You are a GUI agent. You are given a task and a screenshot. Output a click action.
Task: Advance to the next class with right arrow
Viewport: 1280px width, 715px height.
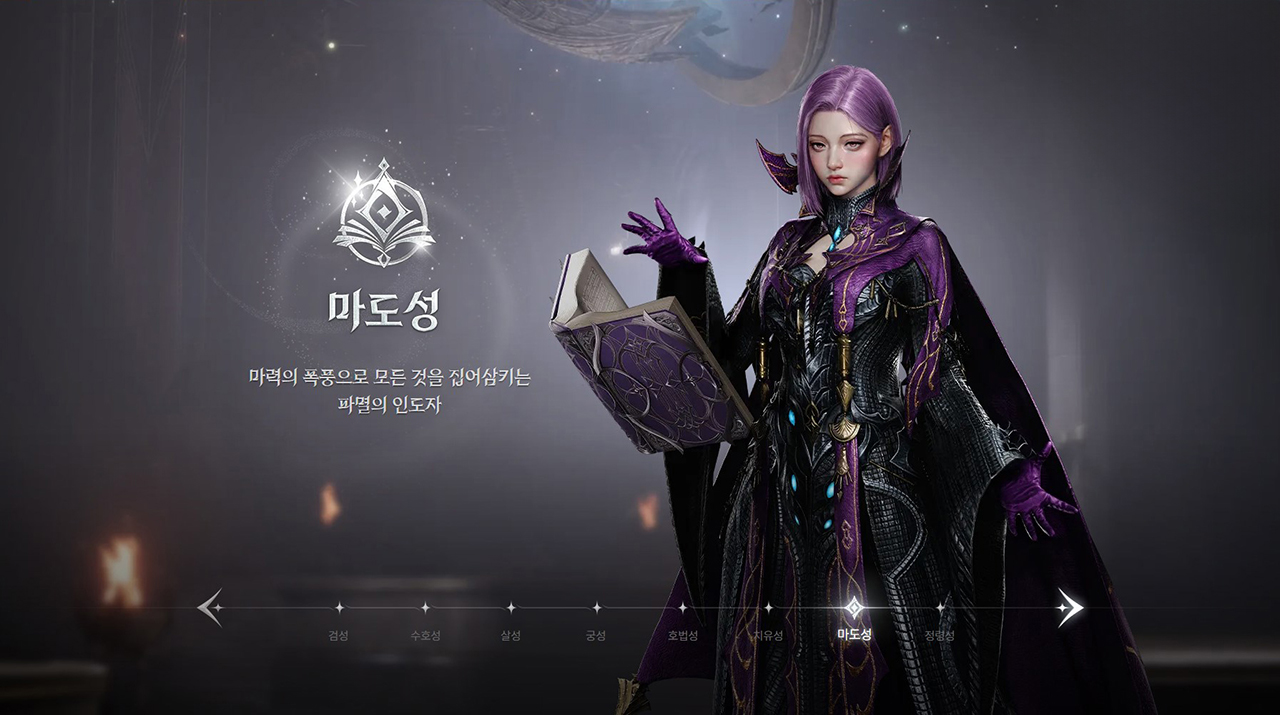[x=1070, y=607]
